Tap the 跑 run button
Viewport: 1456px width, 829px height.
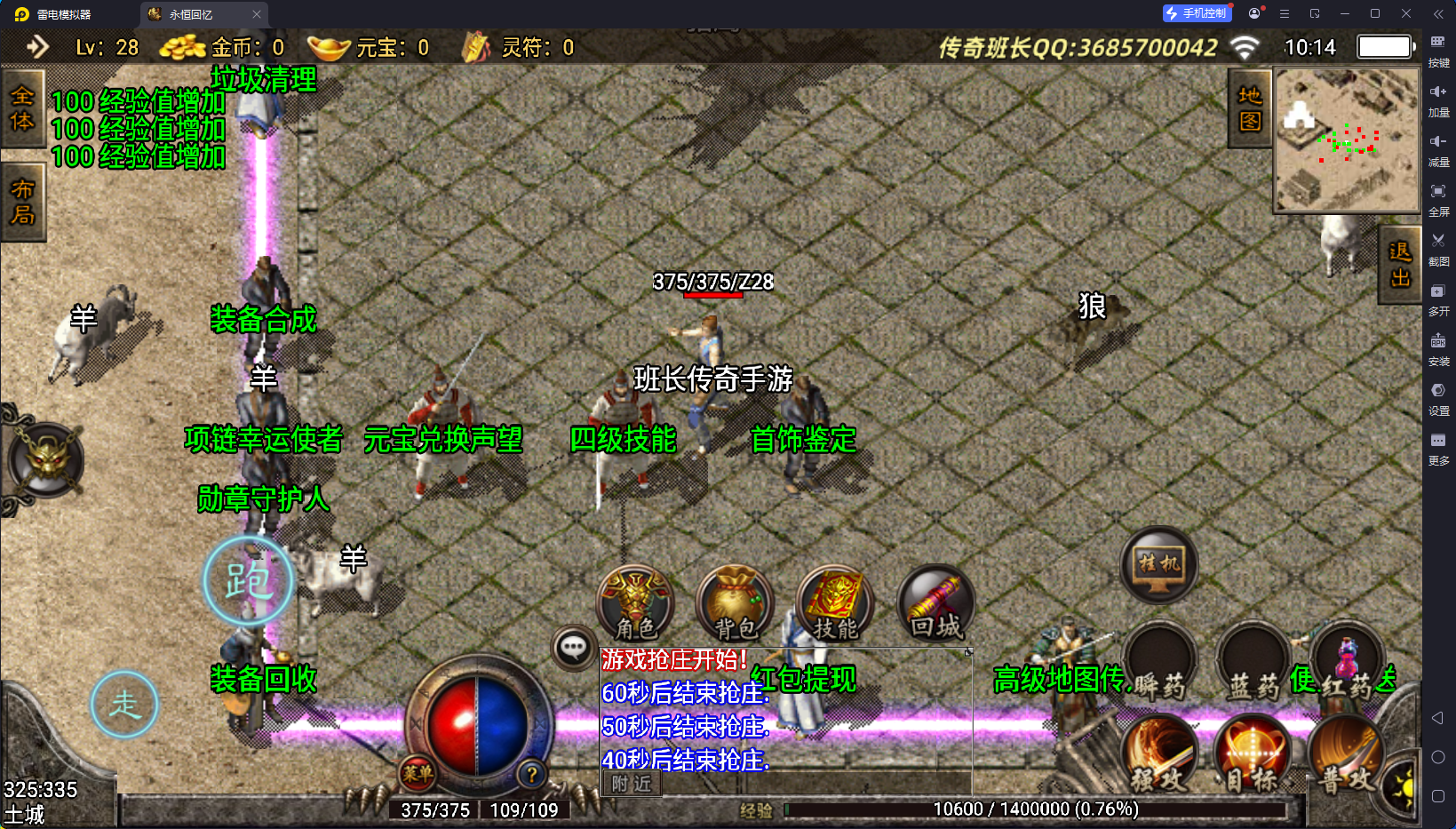[248, 581]
